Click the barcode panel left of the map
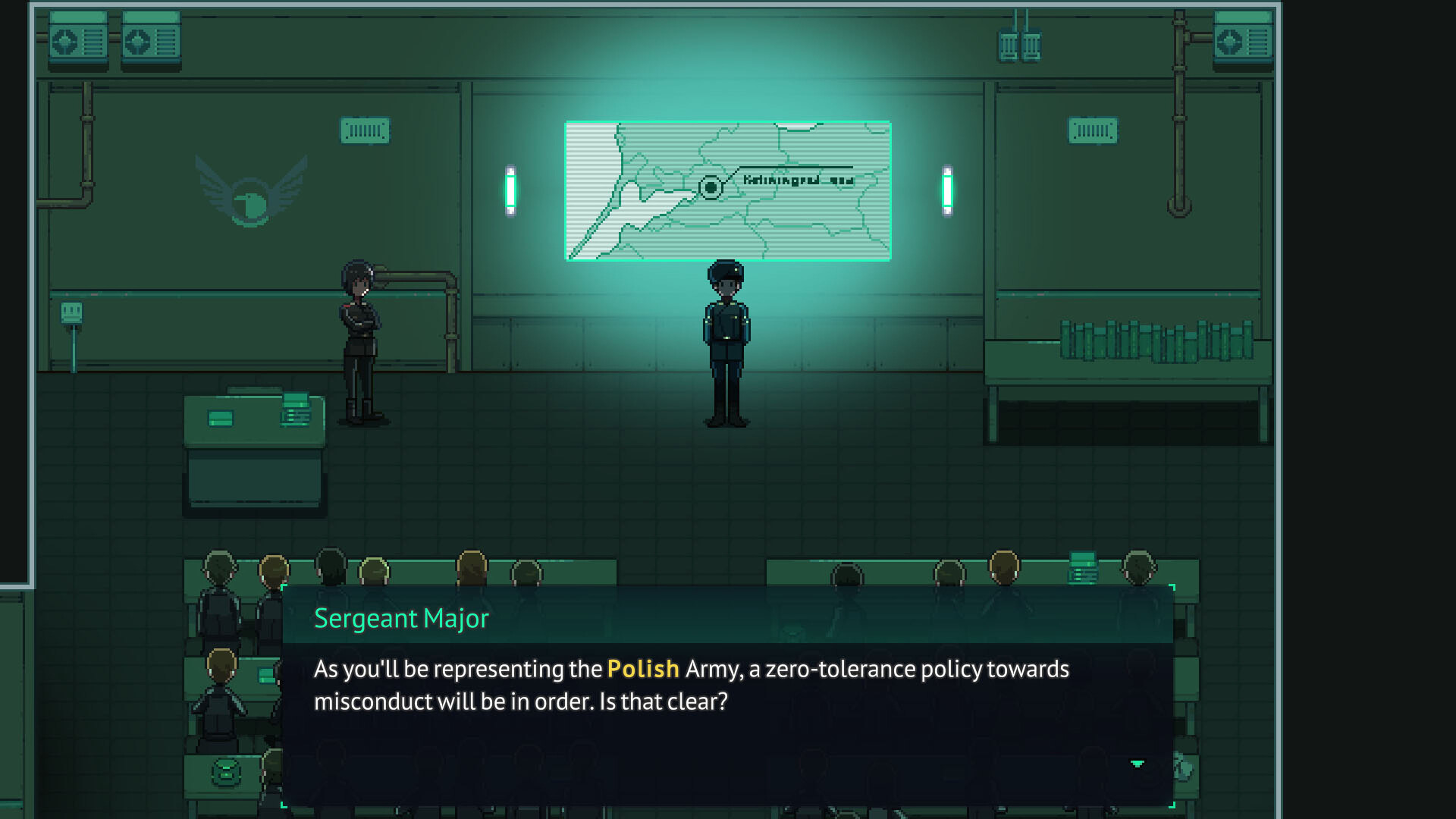The image size is (1456, 819). (366, 129)
